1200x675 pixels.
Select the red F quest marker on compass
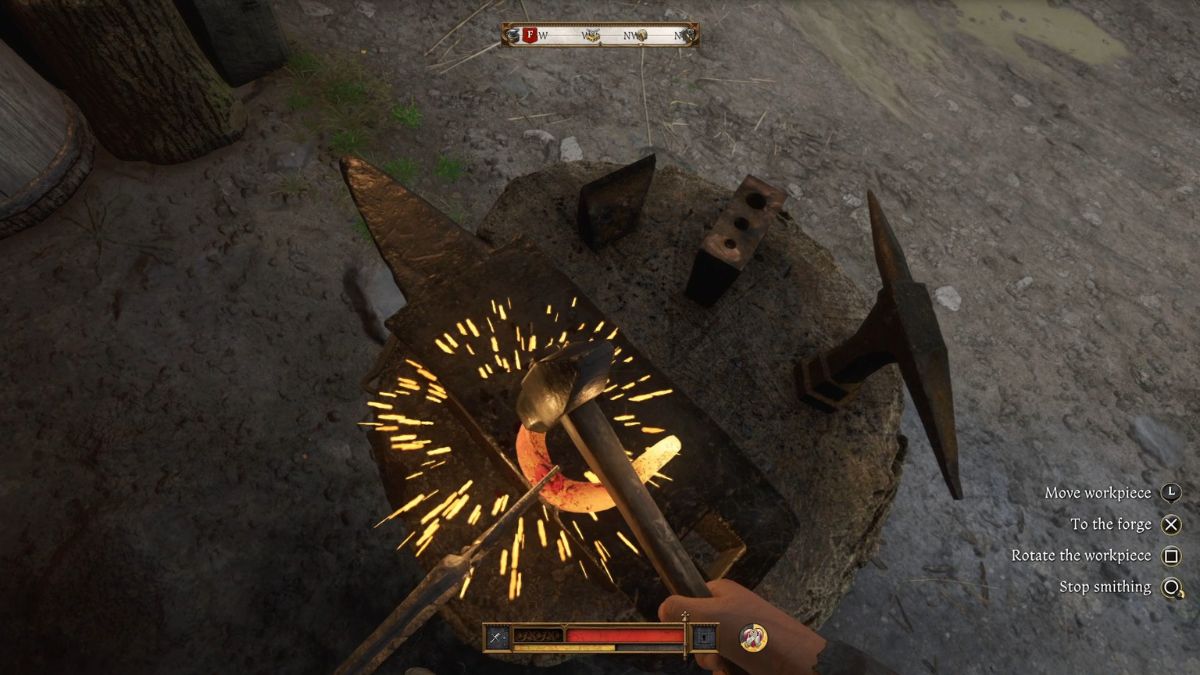tap(530, 35)
